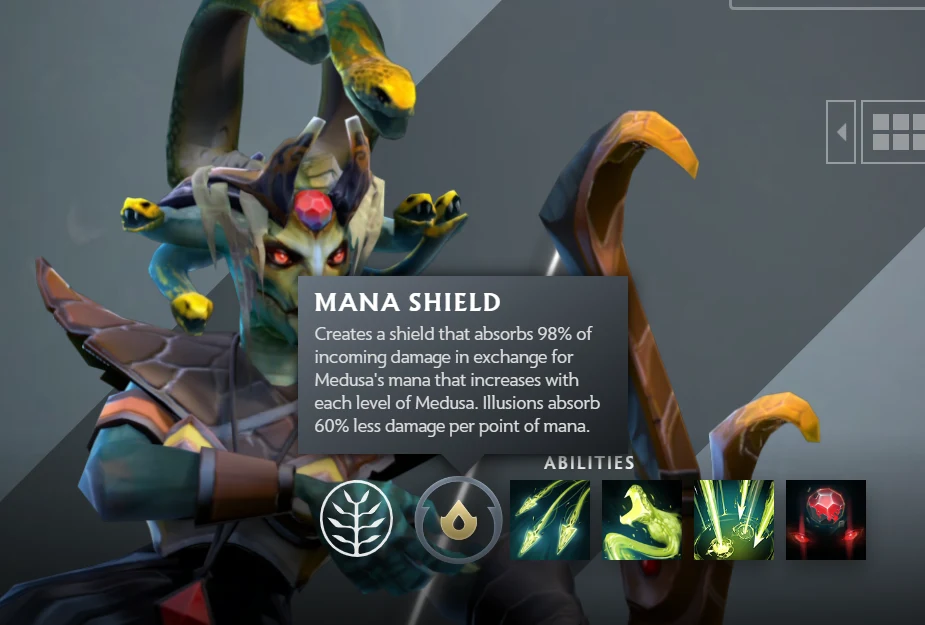Viewport: 925px width, 625px height.
Task: Select the Mana Shield innate droplet icon
Action: (x=458, y=518)
